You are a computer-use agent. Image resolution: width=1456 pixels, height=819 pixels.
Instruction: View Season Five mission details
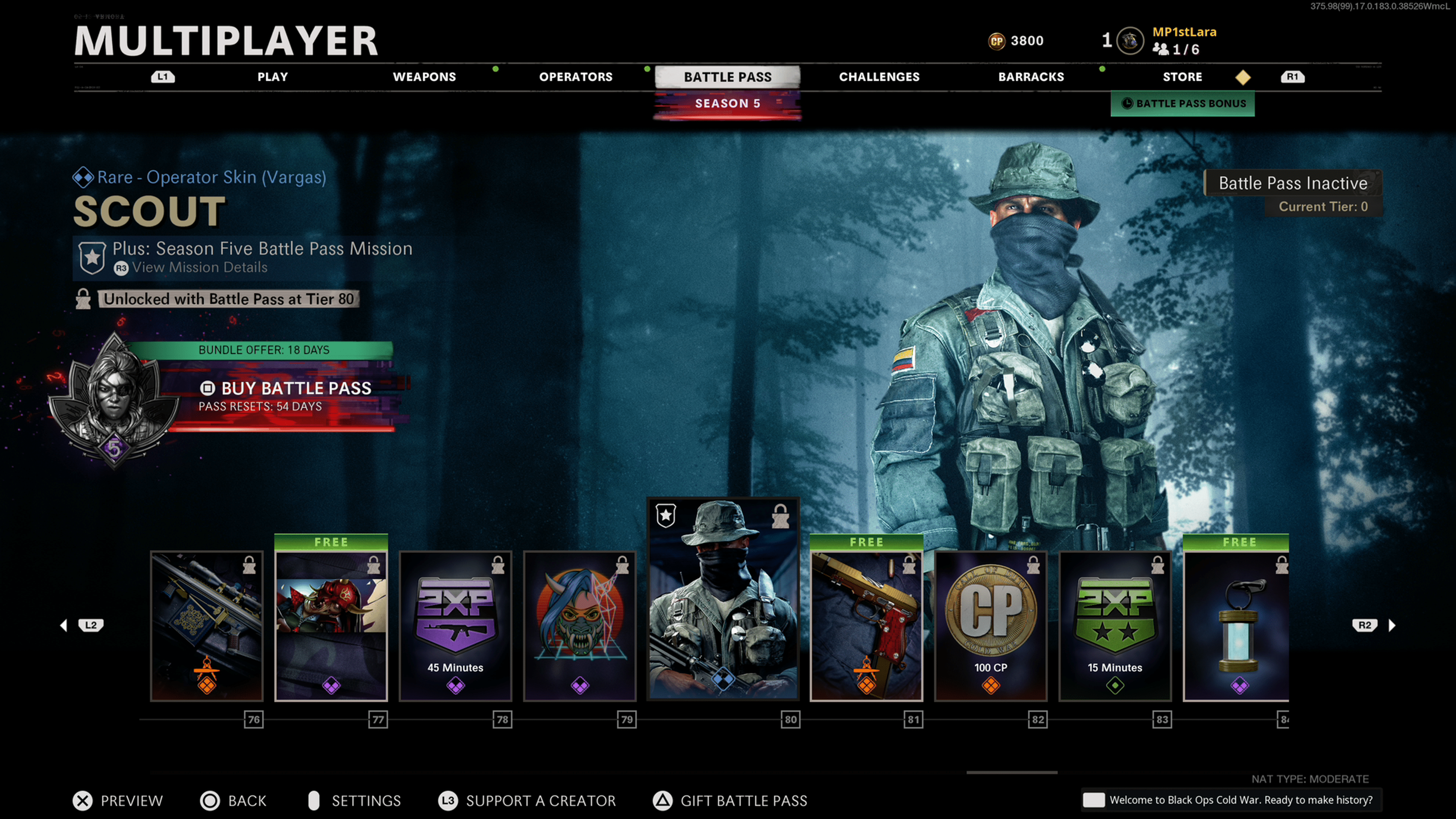tap(199, 267)
